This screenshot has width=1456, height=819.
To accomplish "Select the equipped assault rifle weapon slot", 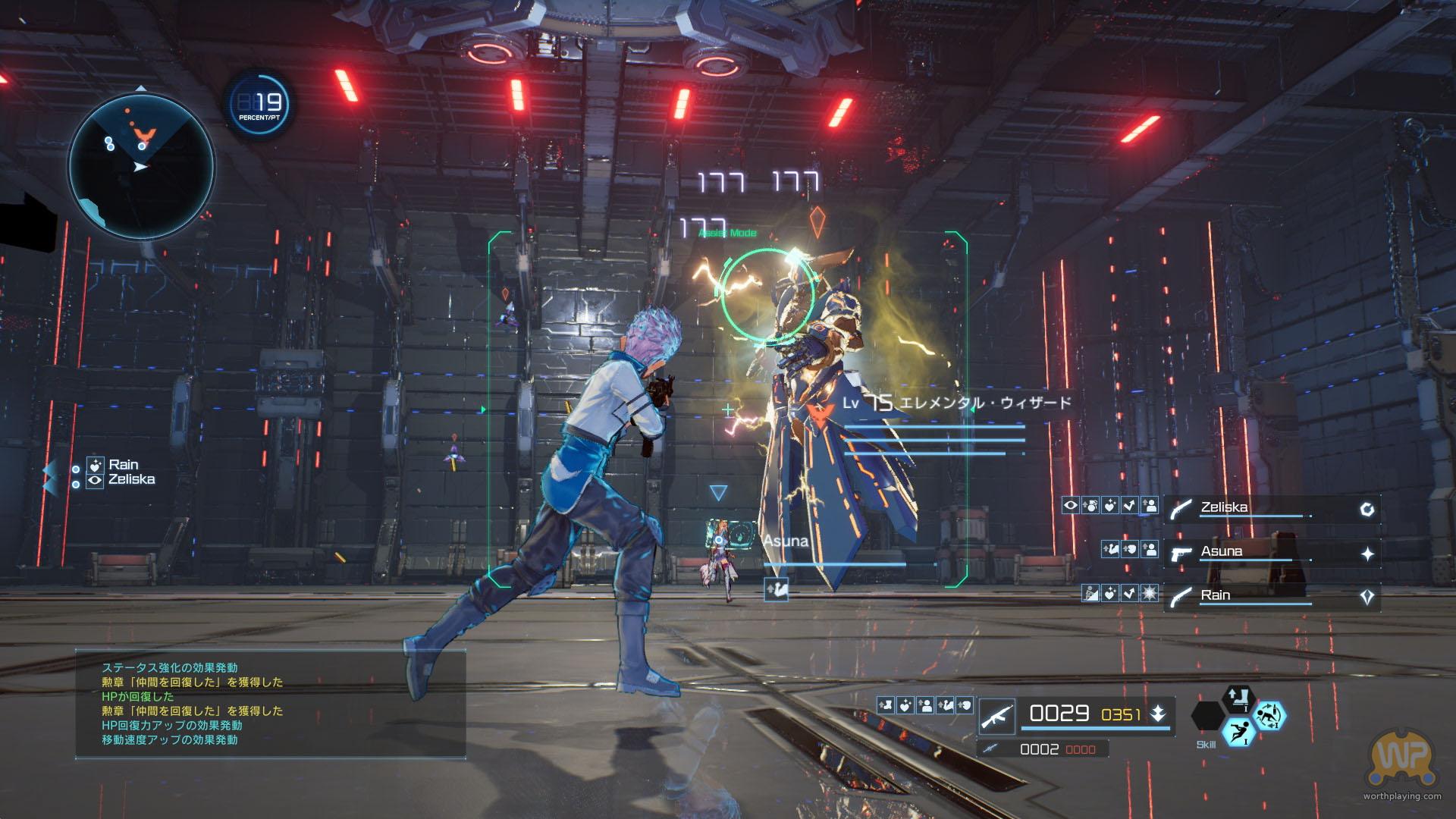I will (x=998, y=715).
